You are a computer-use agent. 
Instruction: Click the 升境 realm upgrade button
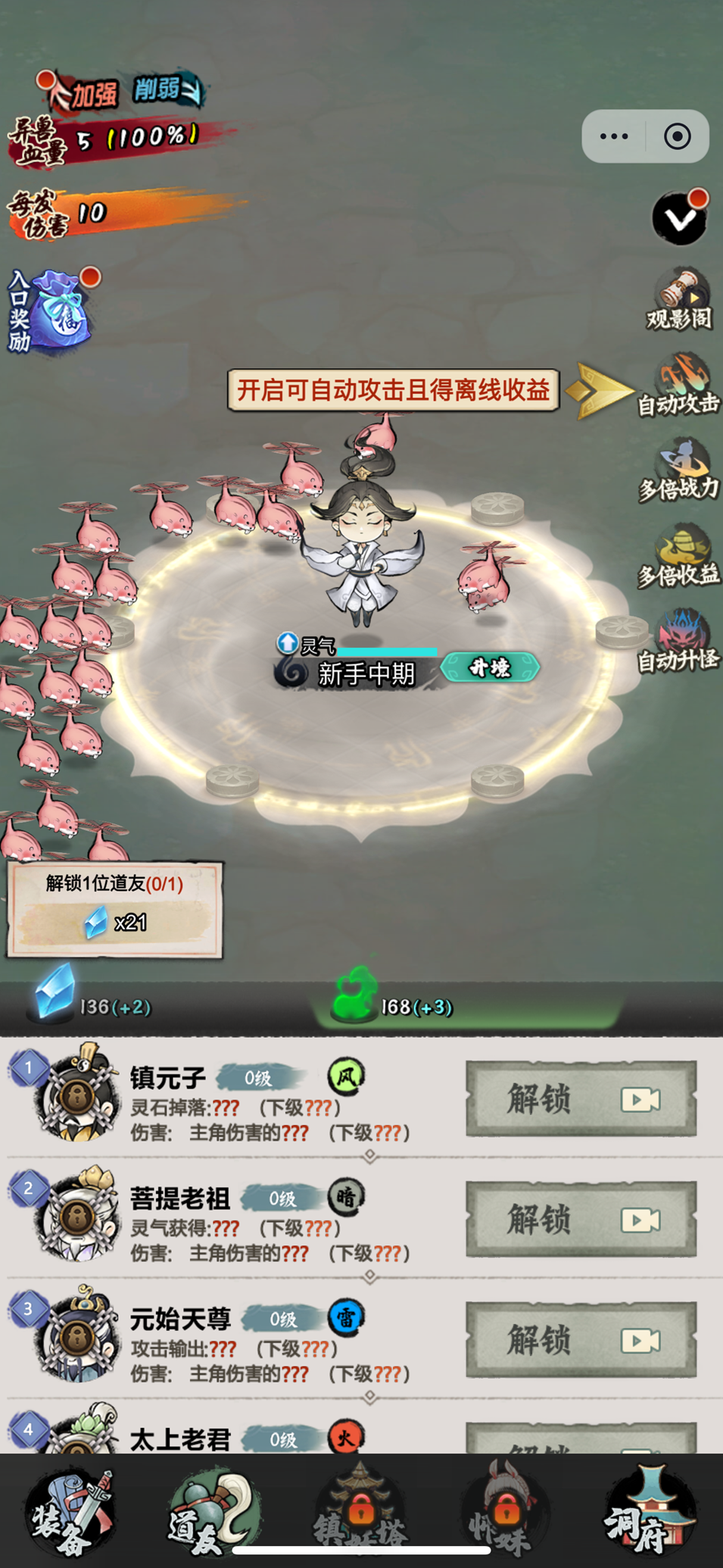(x=490, y=668)
